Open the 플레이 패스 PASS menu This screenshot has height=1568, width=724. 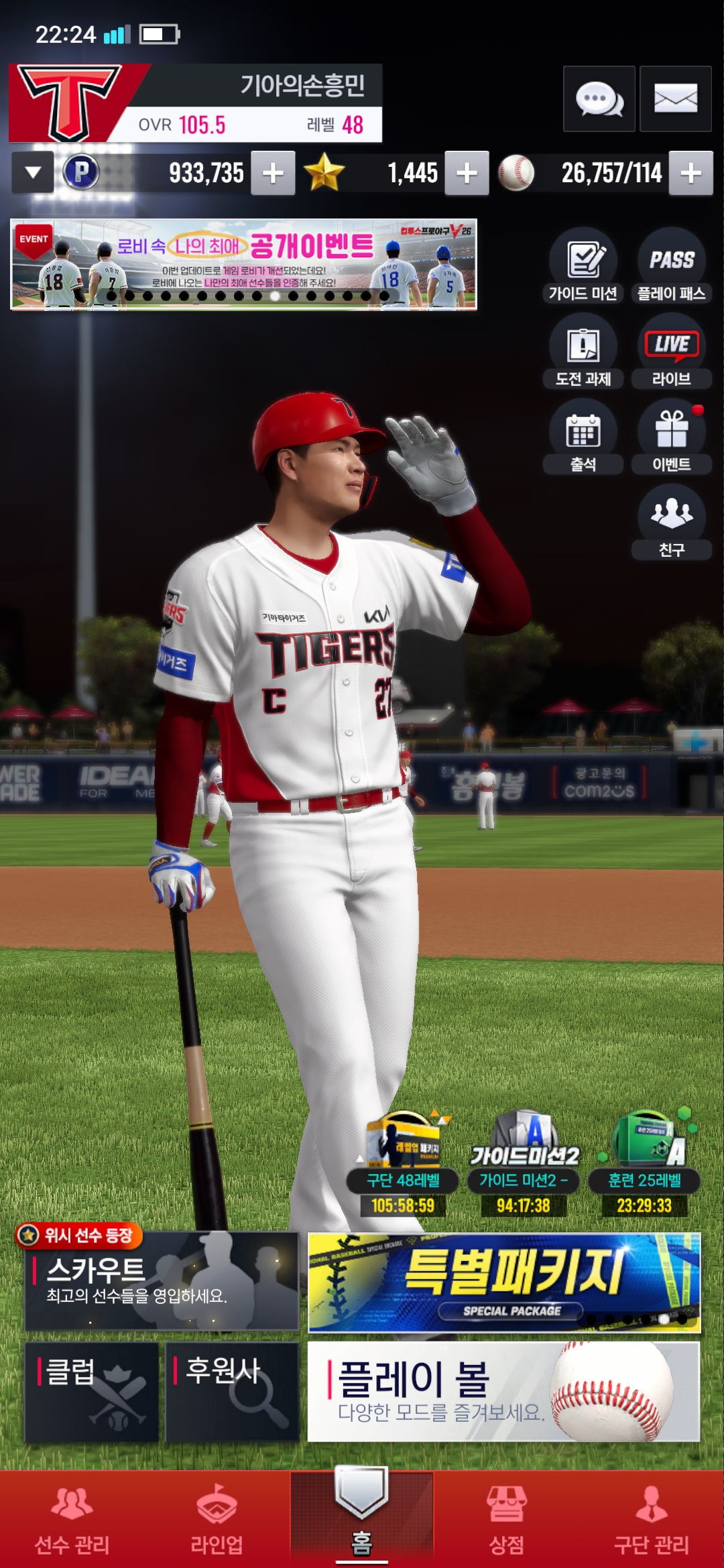(x=671, y=265)
